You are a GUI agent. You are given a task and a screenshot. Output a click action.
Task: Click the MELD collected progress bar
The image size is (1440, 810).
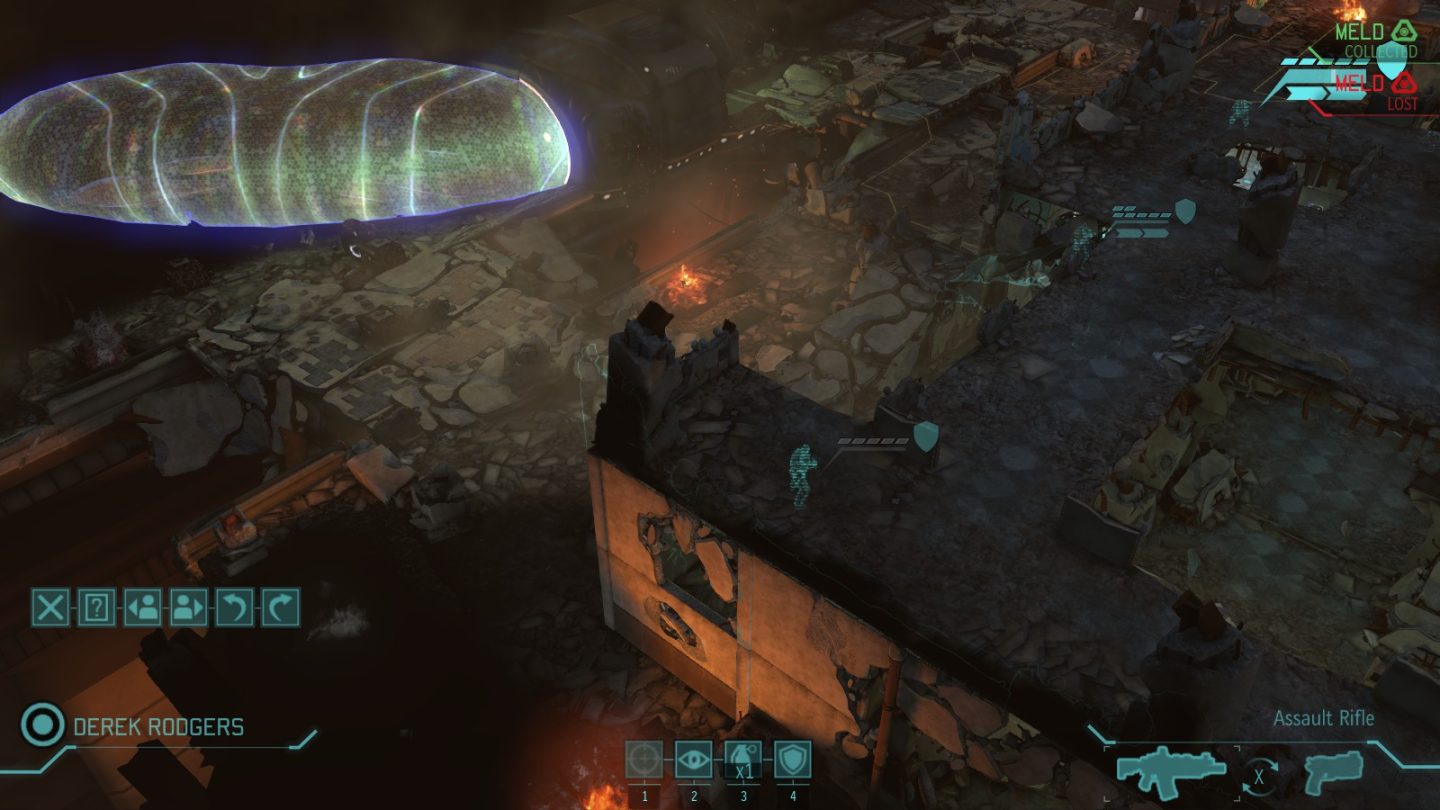[x=1322, y=62]
